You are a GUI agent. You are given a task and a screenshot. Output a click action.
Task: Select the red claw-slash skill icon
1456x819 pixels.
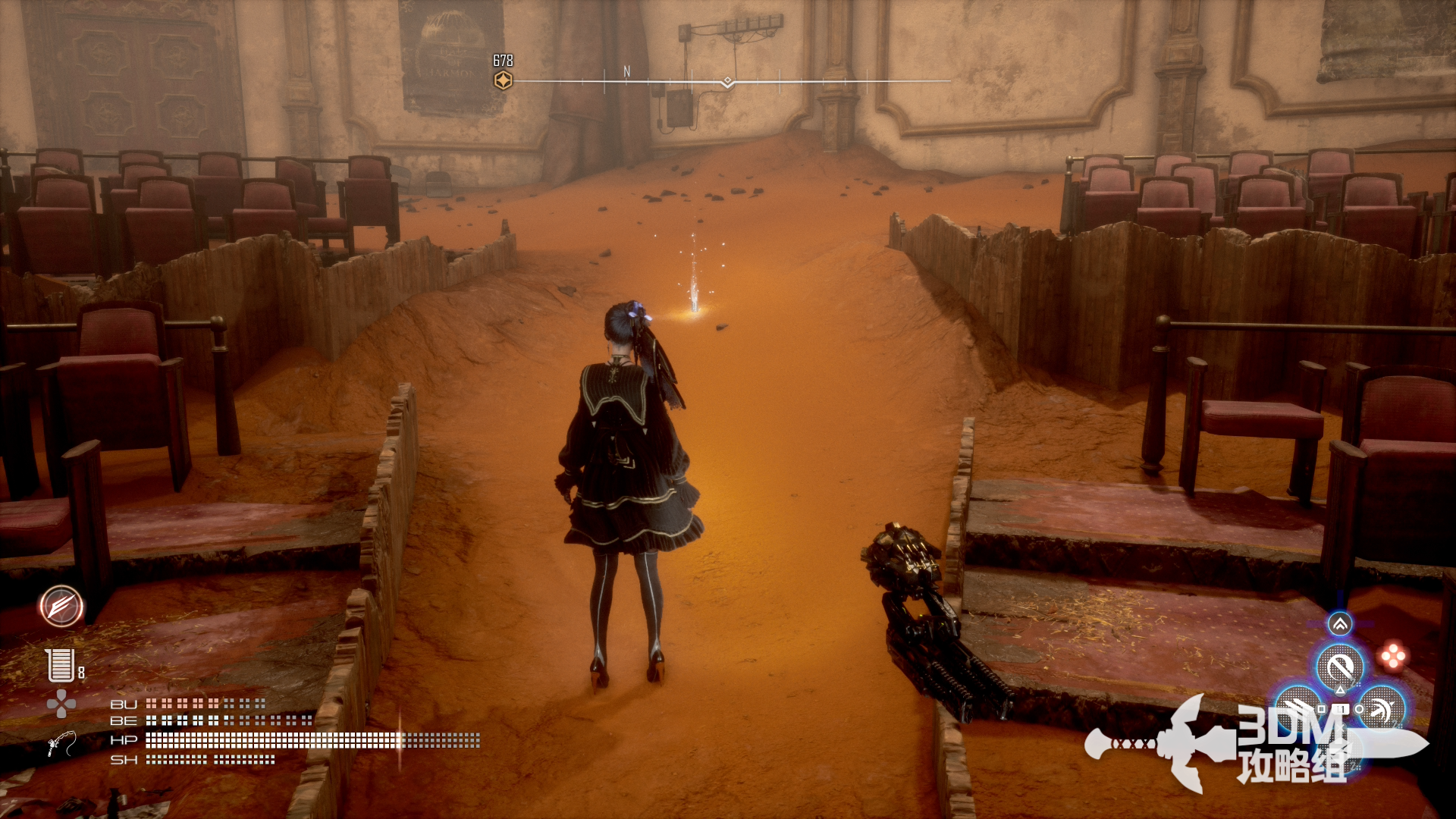[x=61, y=607]
